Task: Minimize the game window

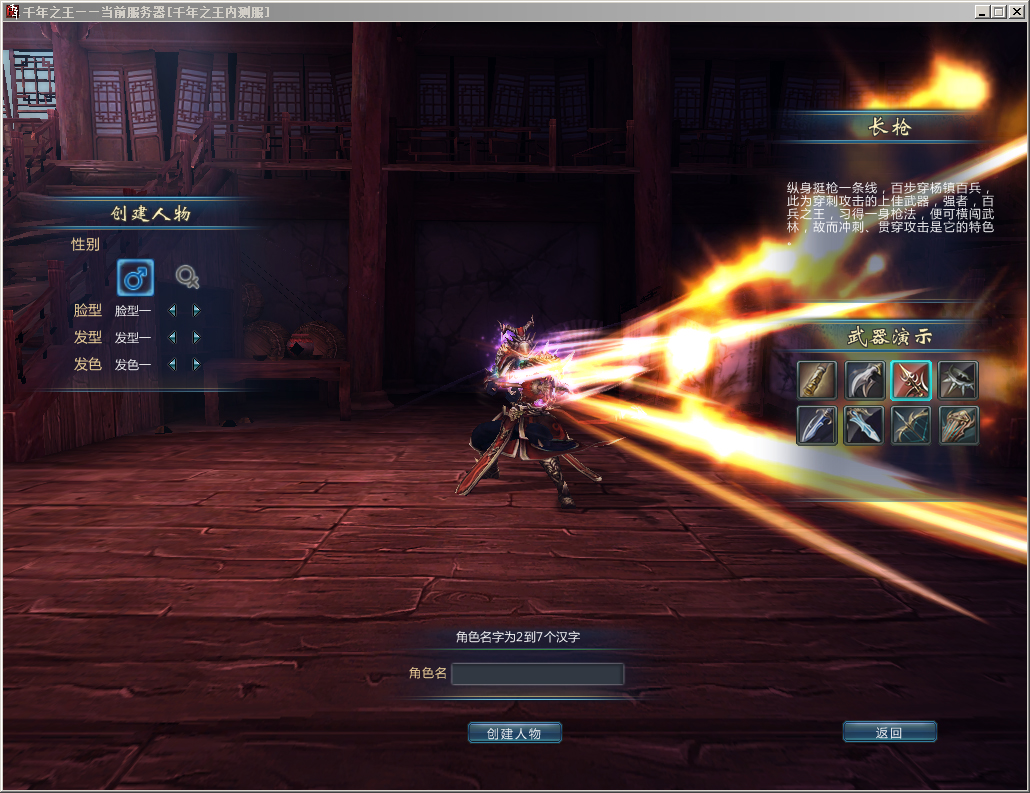Action: (x=982, y=12)
